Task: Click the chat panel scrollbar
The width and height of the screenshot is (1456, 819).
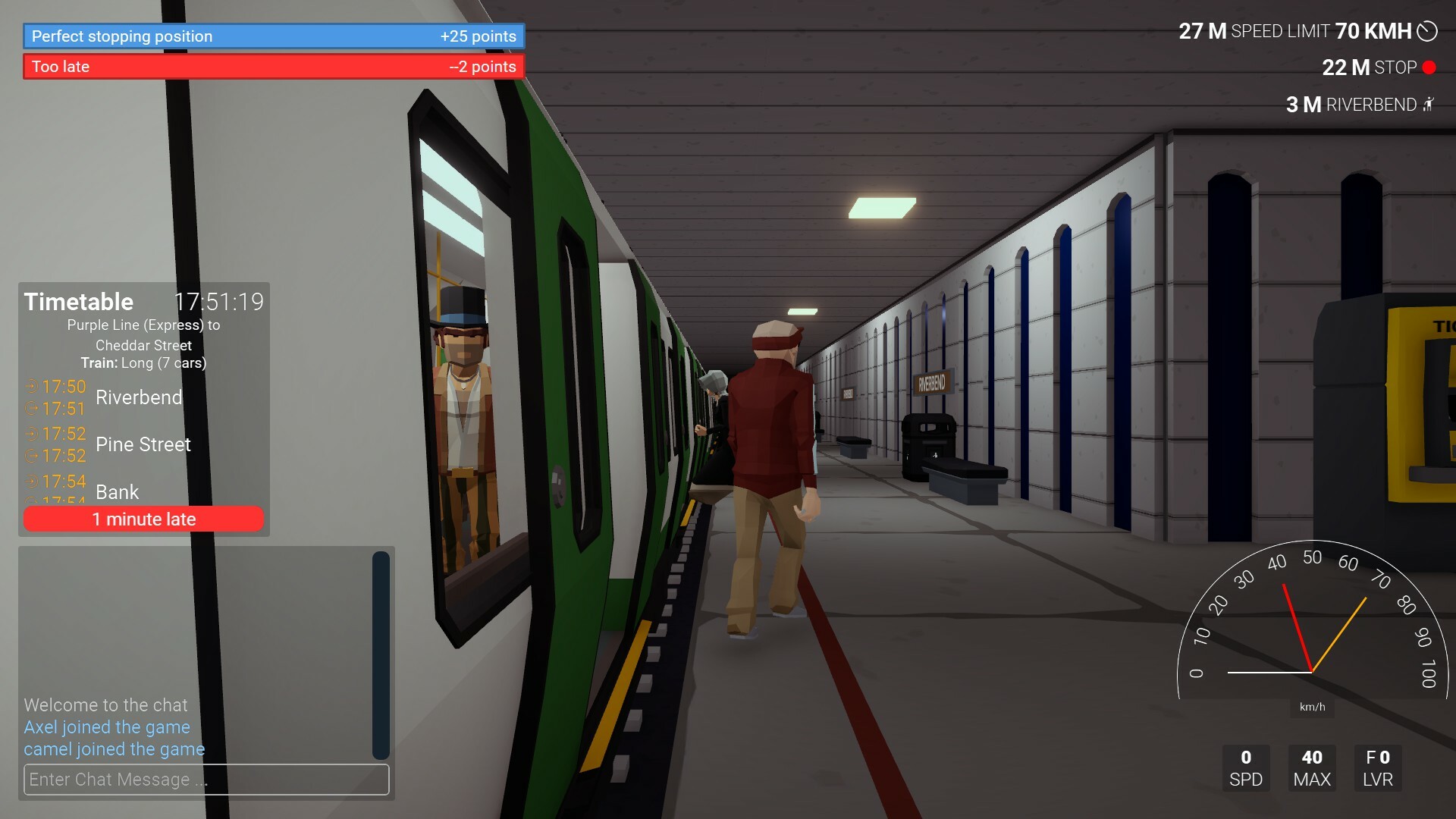Action: click(x=379, y=652)
